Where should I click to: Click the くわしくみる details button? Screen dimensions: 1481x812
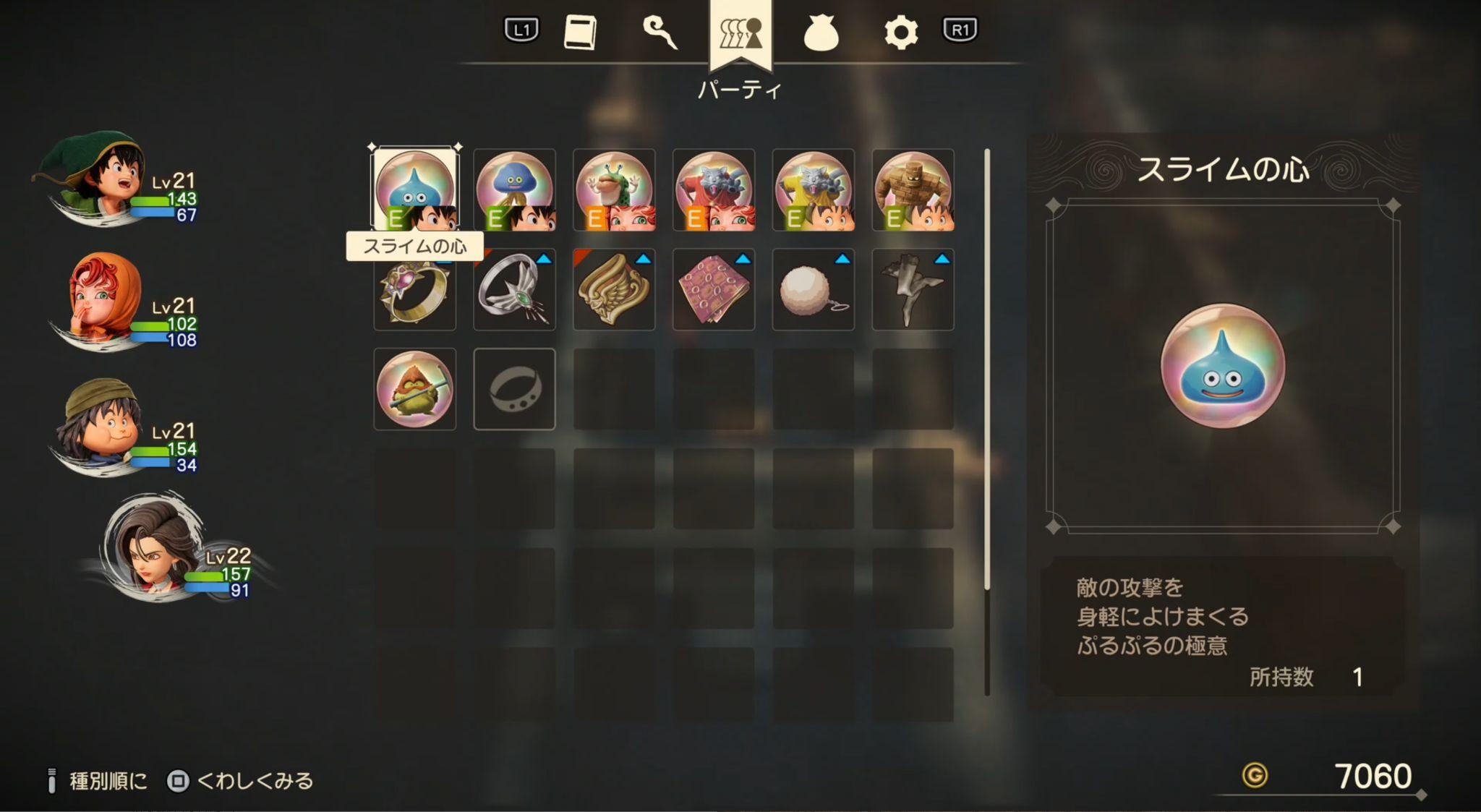249,779
